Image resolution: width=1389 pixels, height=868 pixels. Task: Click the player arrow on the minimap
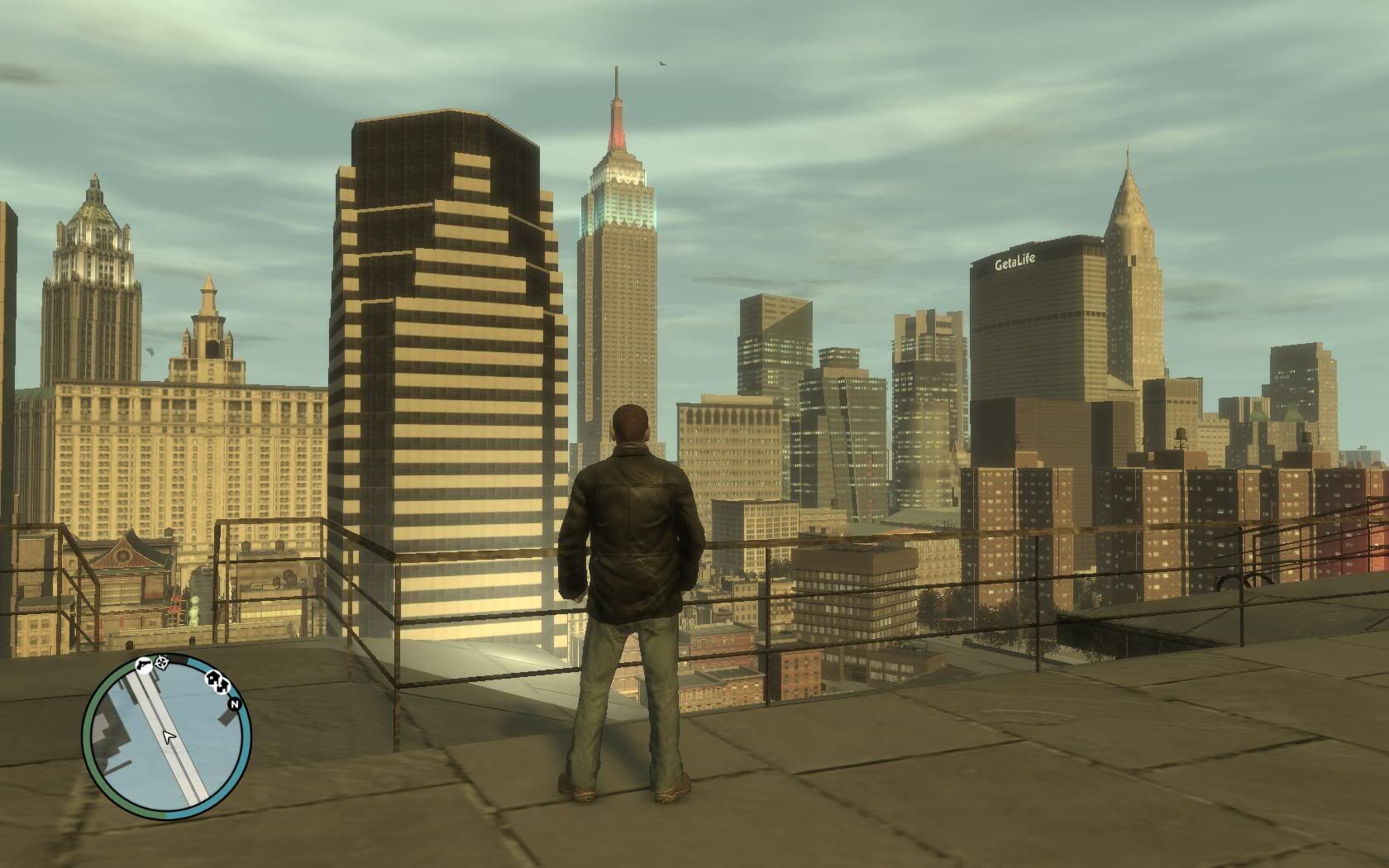(x=169, y=736)
